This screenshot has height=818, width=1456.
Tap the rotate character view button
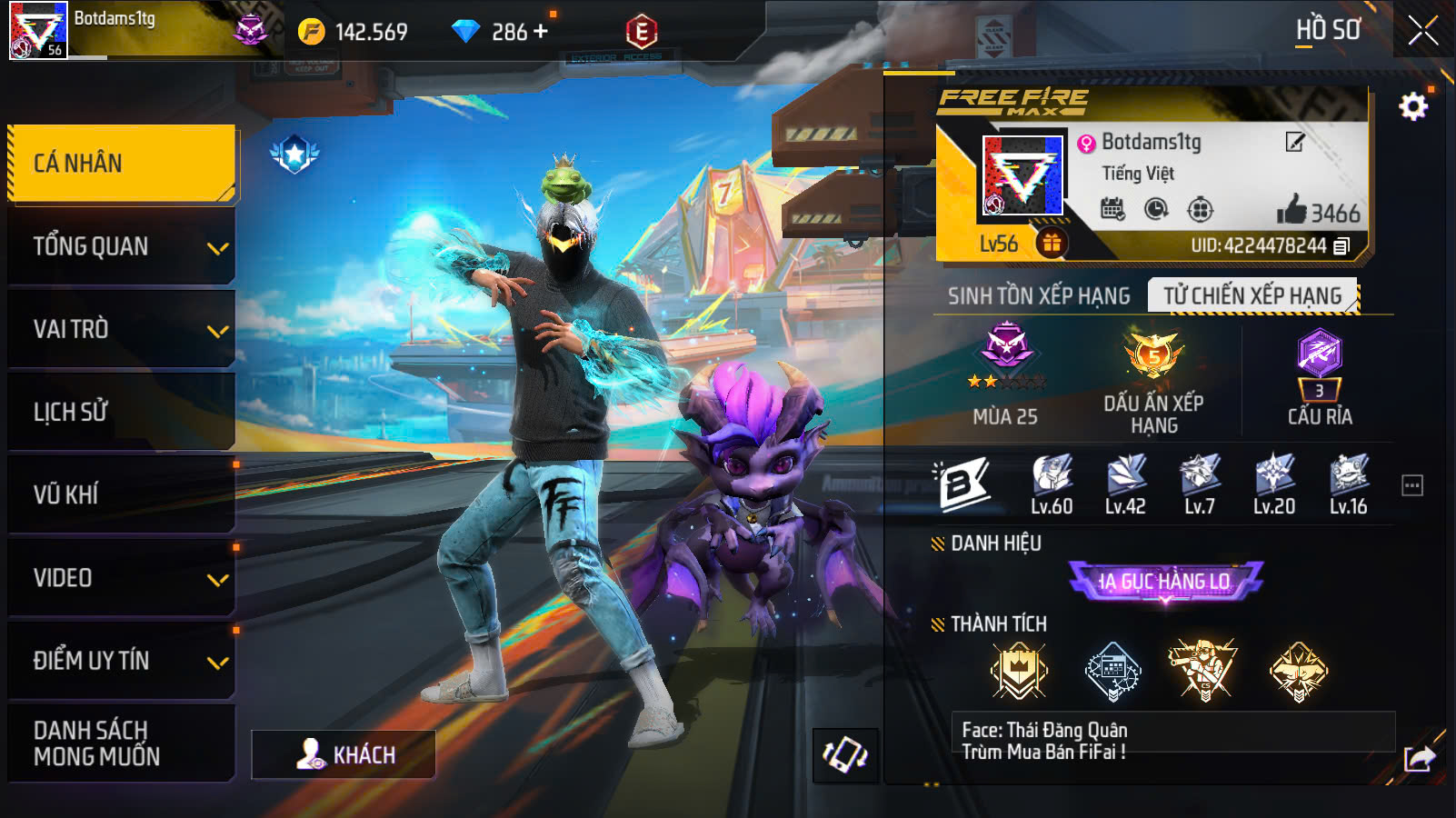point(845,754)
